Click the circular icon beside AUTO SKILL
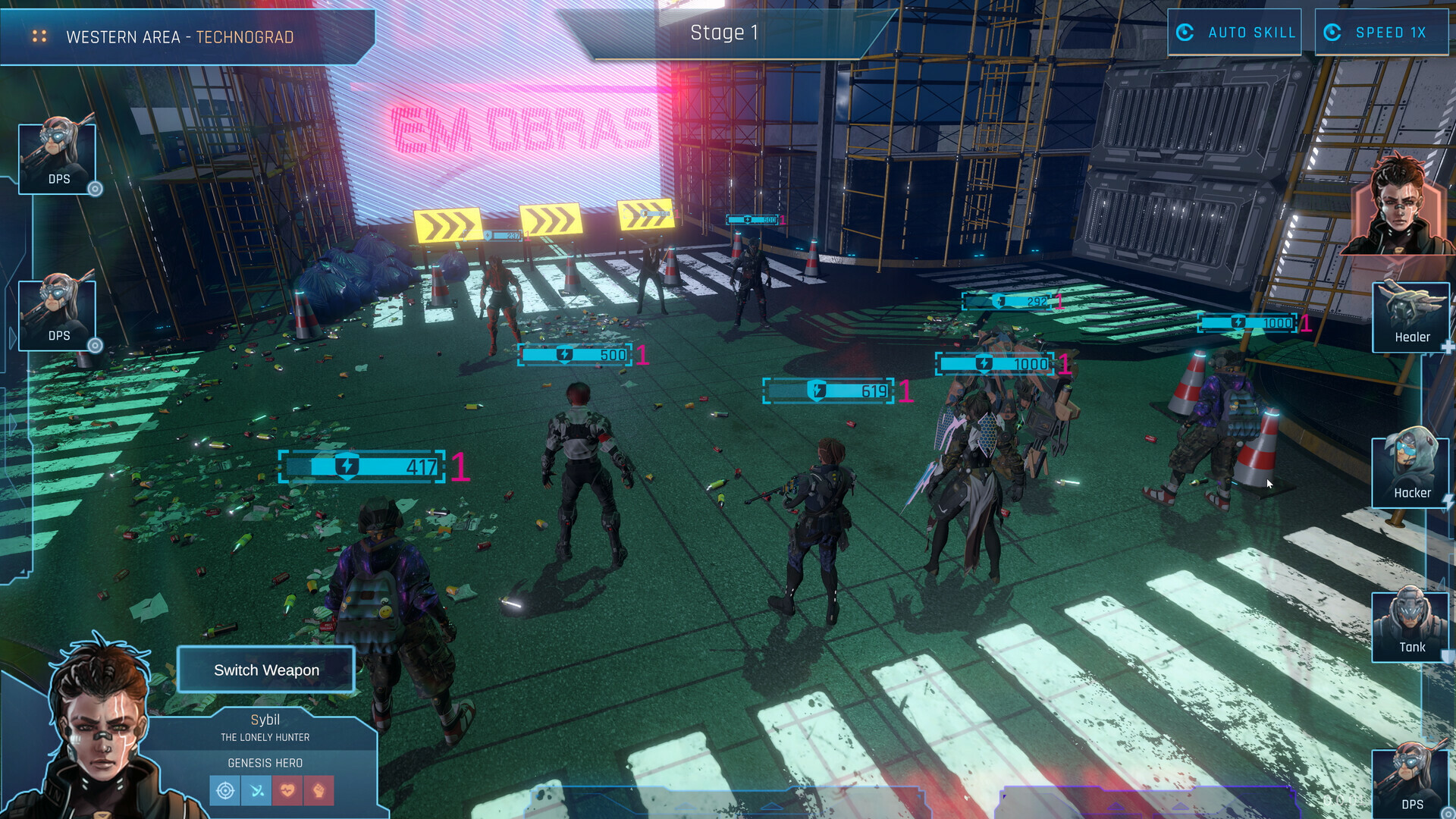 [1185, 33]
